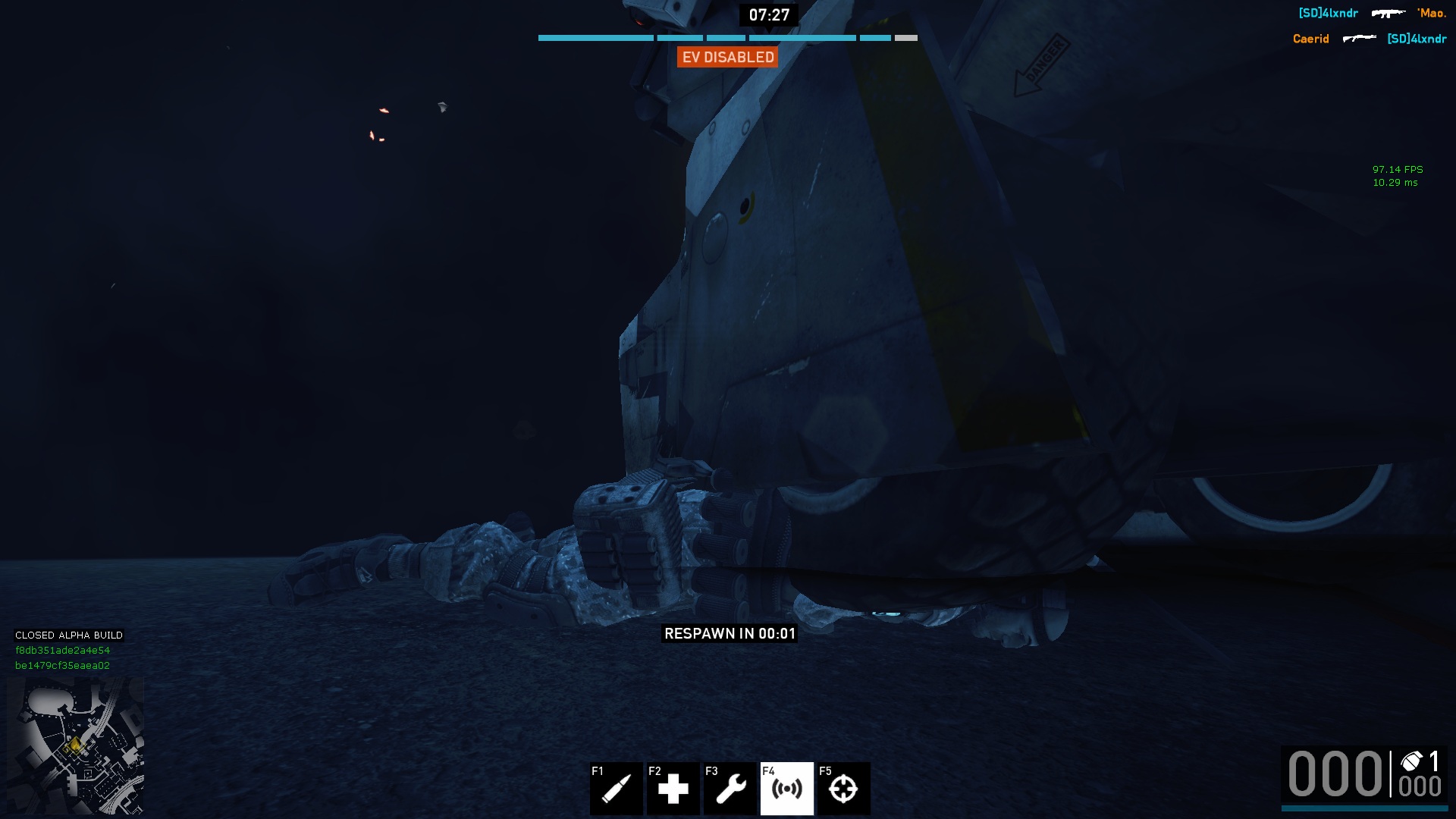The width and height of the screenshot is (1456, 819).
Task: Select the highlighted F4 radio signal slot
Action: tap(786, 789)
